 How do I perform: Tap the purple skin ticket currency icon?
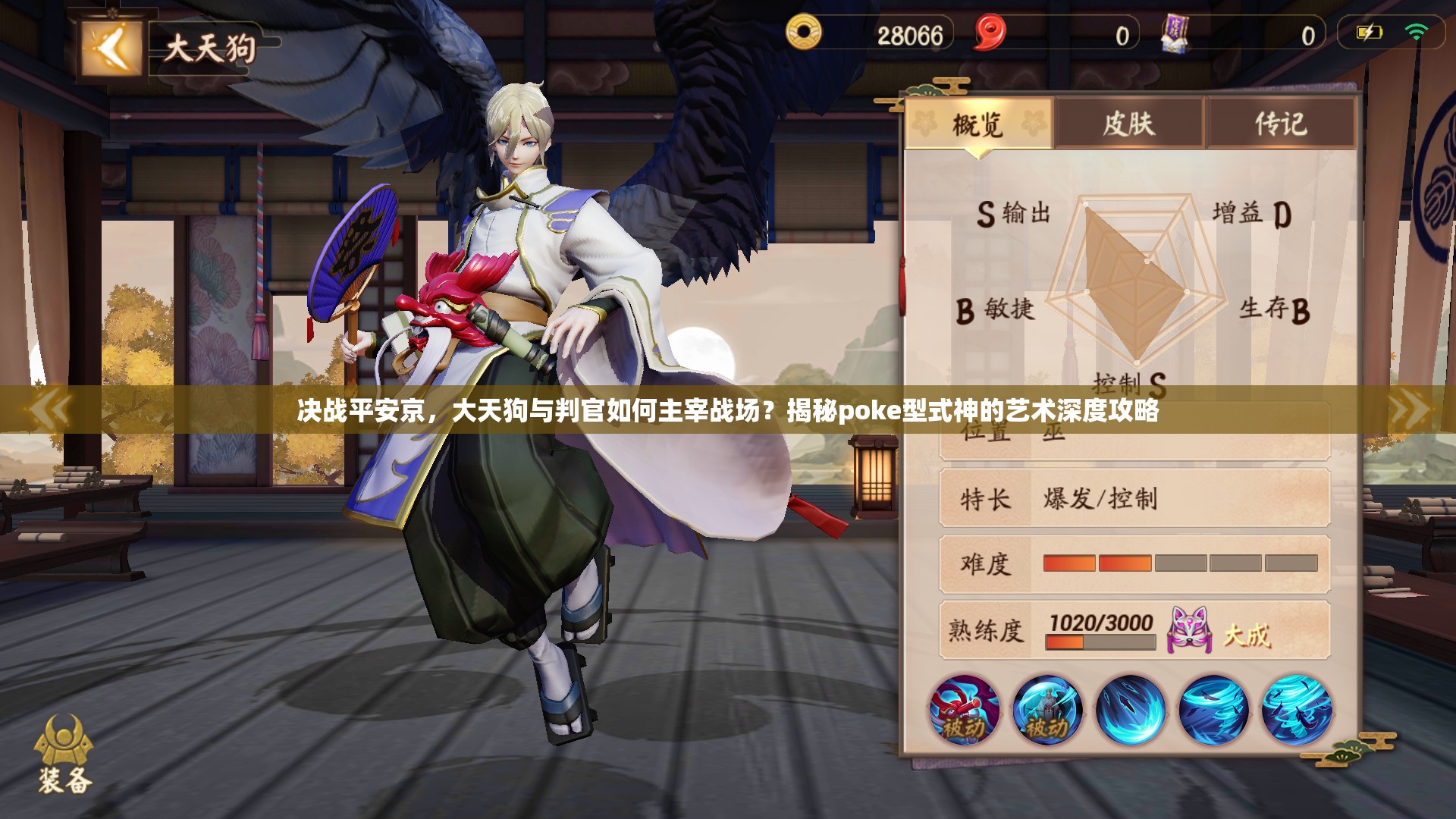click(1175, 33)
